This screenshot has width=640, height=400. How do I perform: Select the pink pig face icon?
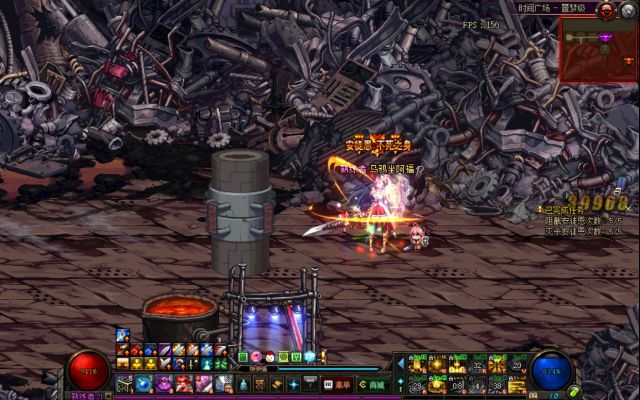(255, 357)
